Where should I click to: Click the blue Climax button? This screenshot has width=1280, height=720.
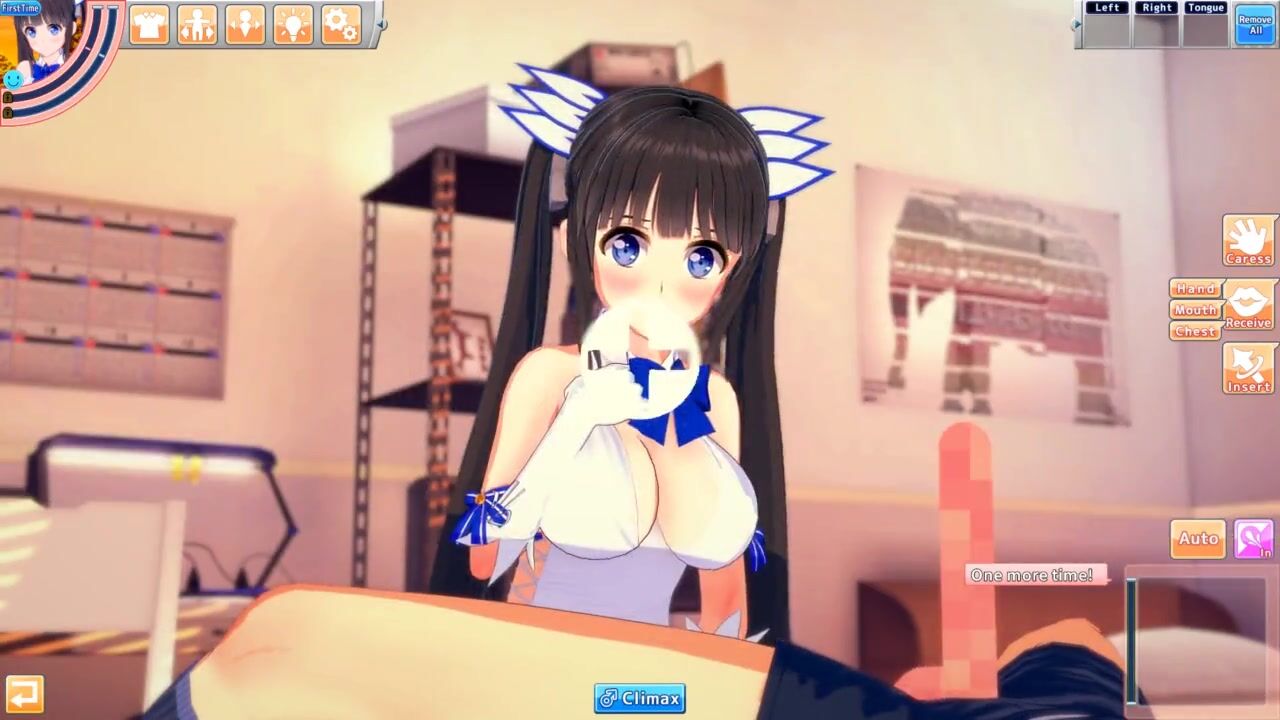[640, 698]
